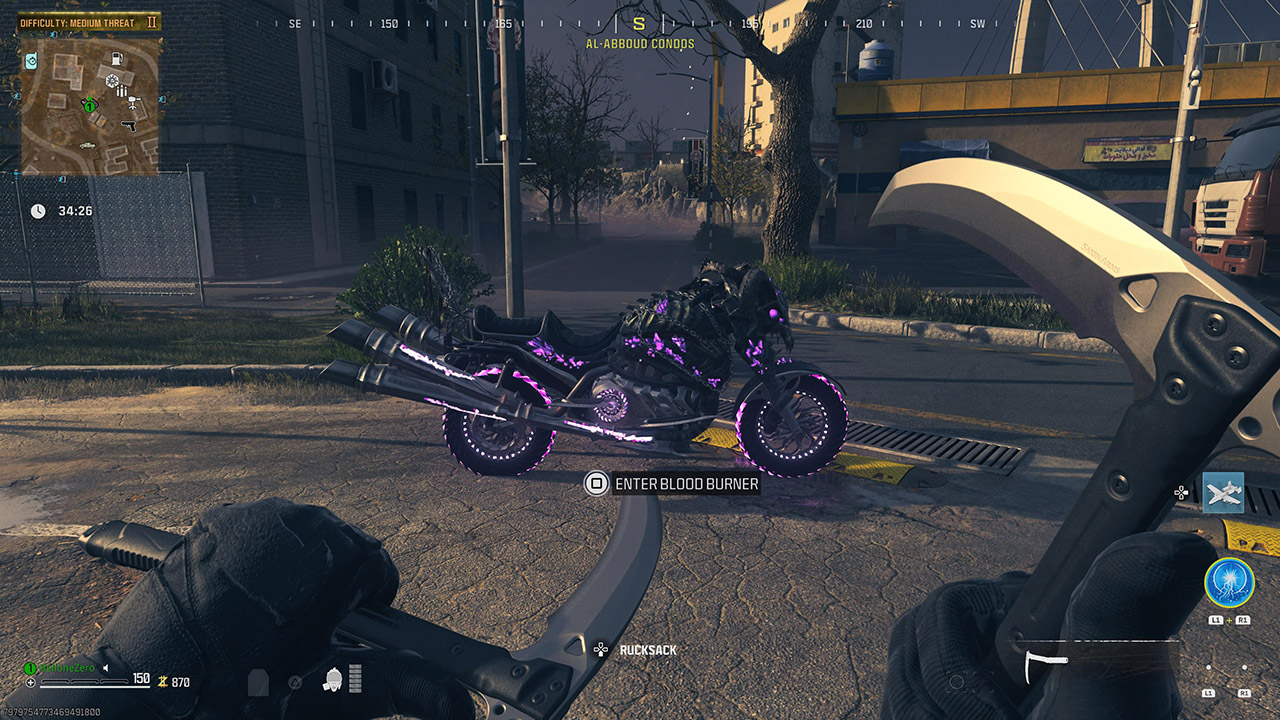Open the blue contract scroll icon on minimap

pos(31,61)
